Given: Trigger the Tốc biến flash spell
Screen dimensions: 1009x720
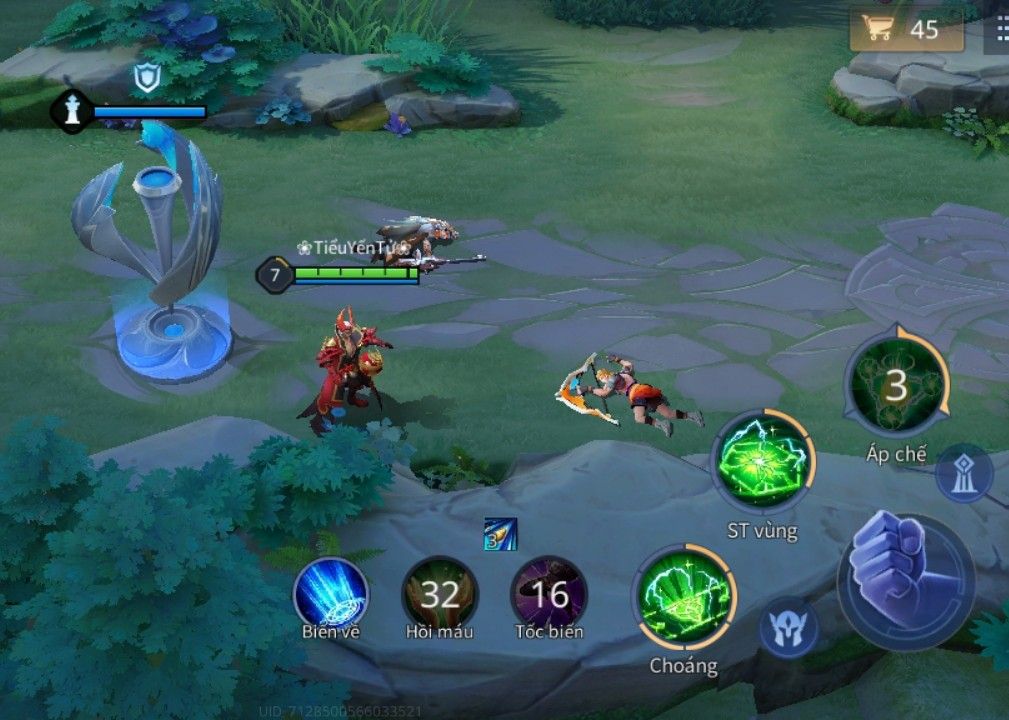Looking at the screenshot, I should (549, 594).
